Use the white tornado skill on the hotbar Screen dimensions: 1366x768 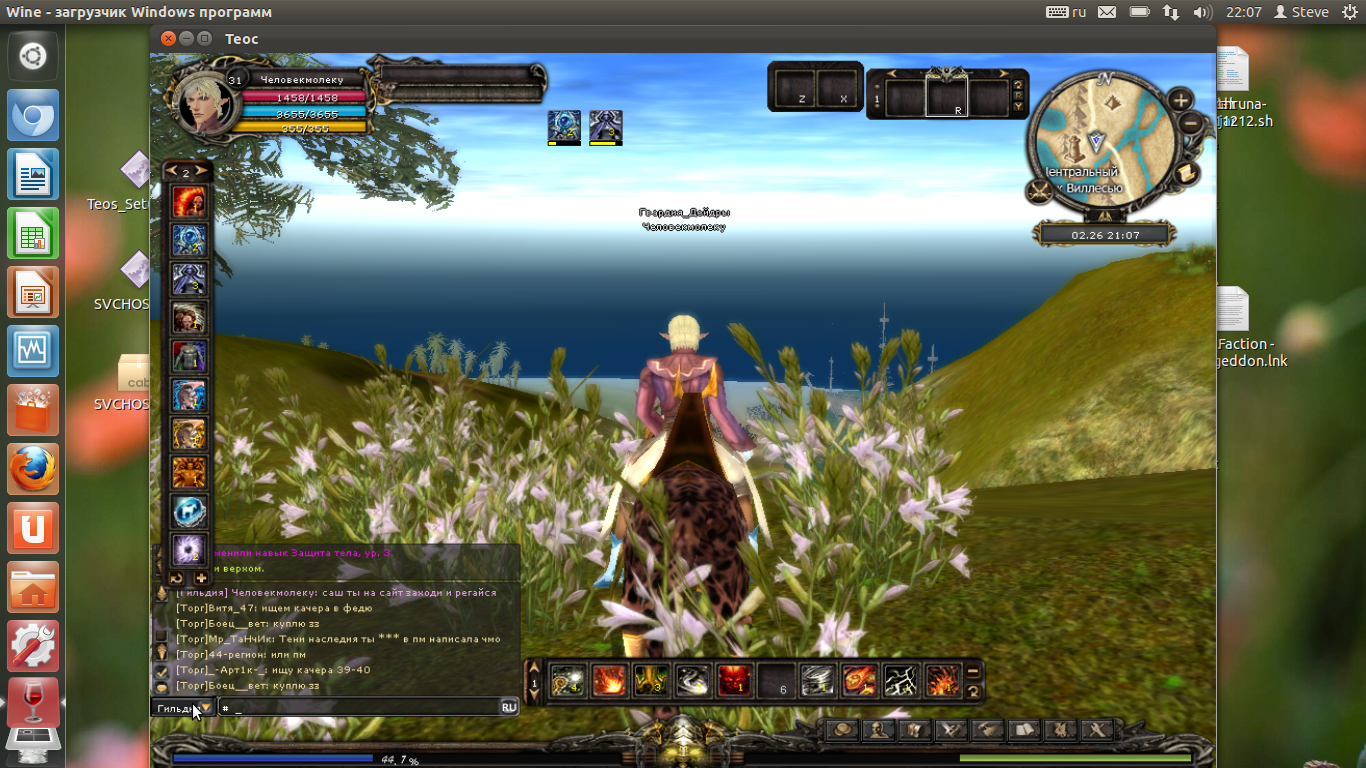click(817, 680)
